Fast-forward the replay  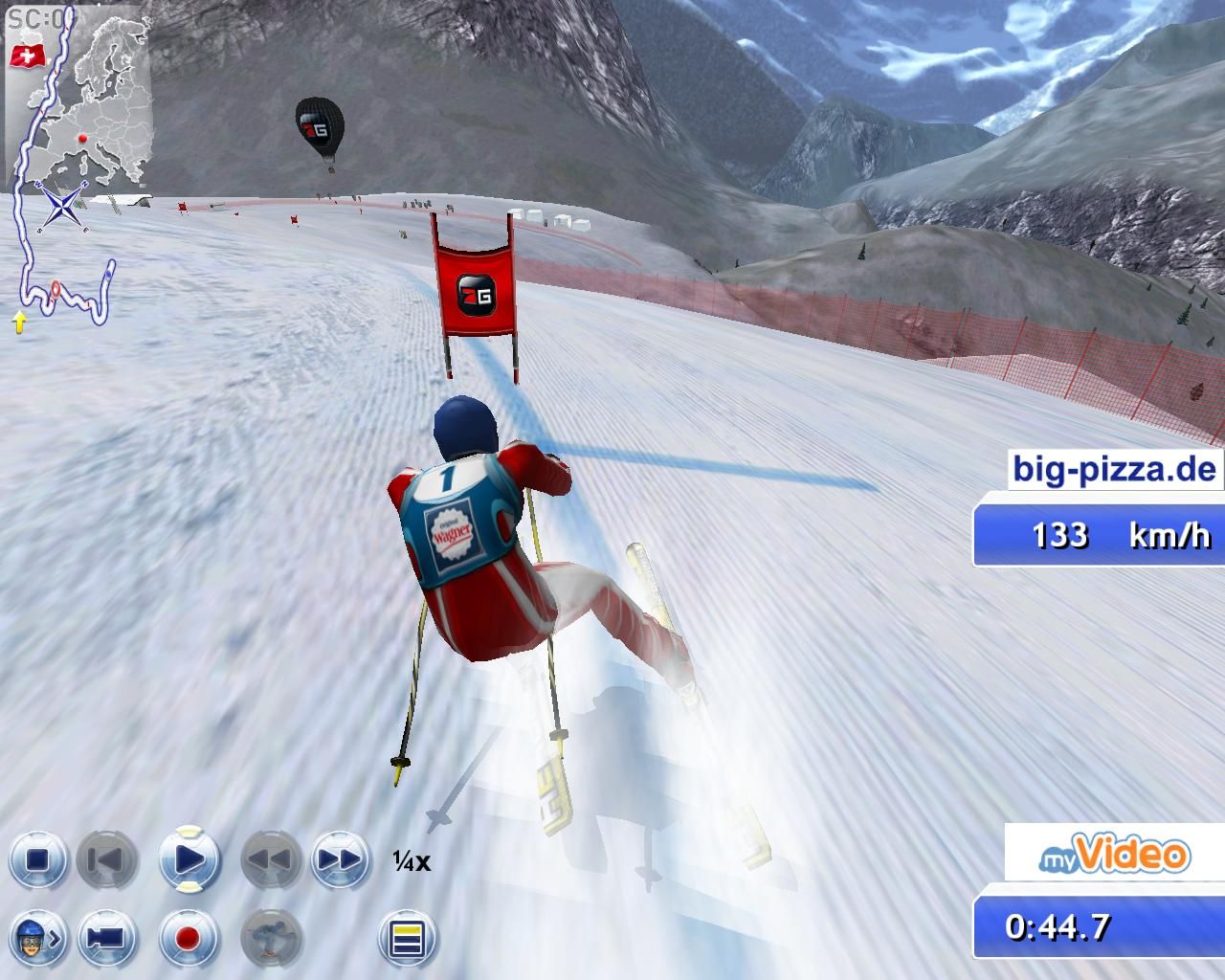(339, 859)
